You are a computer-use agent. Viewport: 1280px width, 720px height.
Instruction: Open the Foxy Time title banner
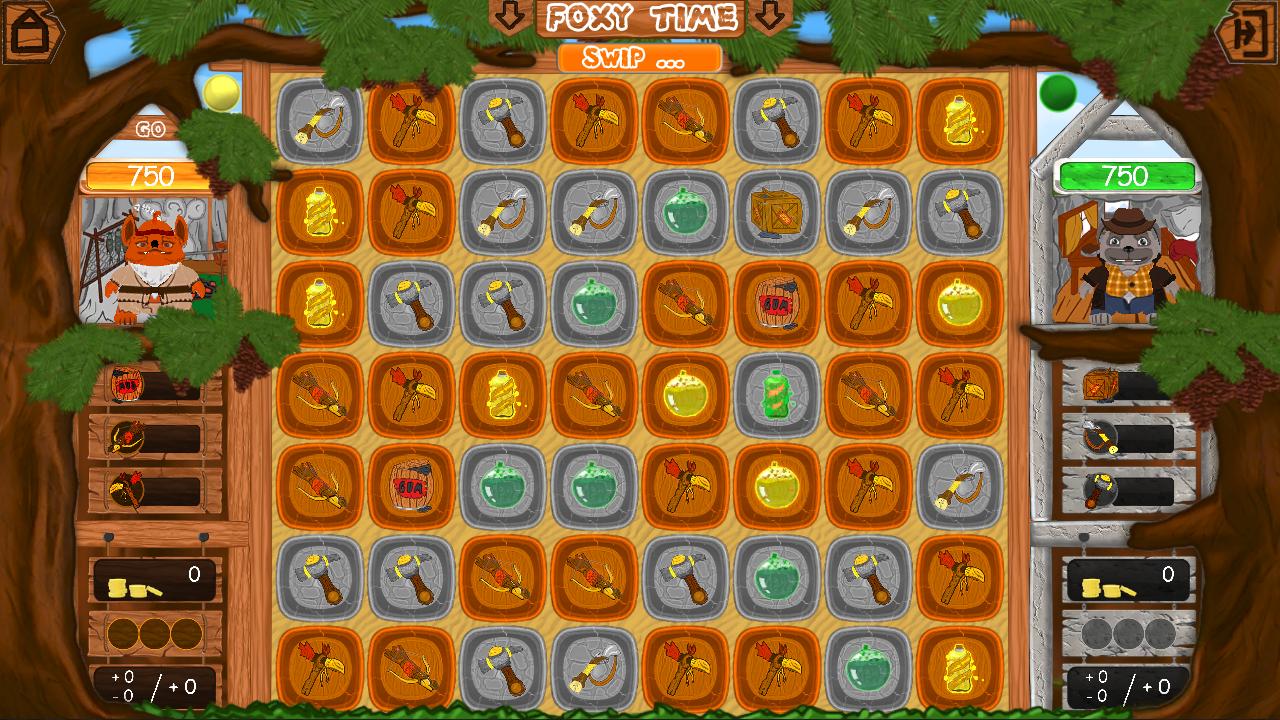pos(638,16)
